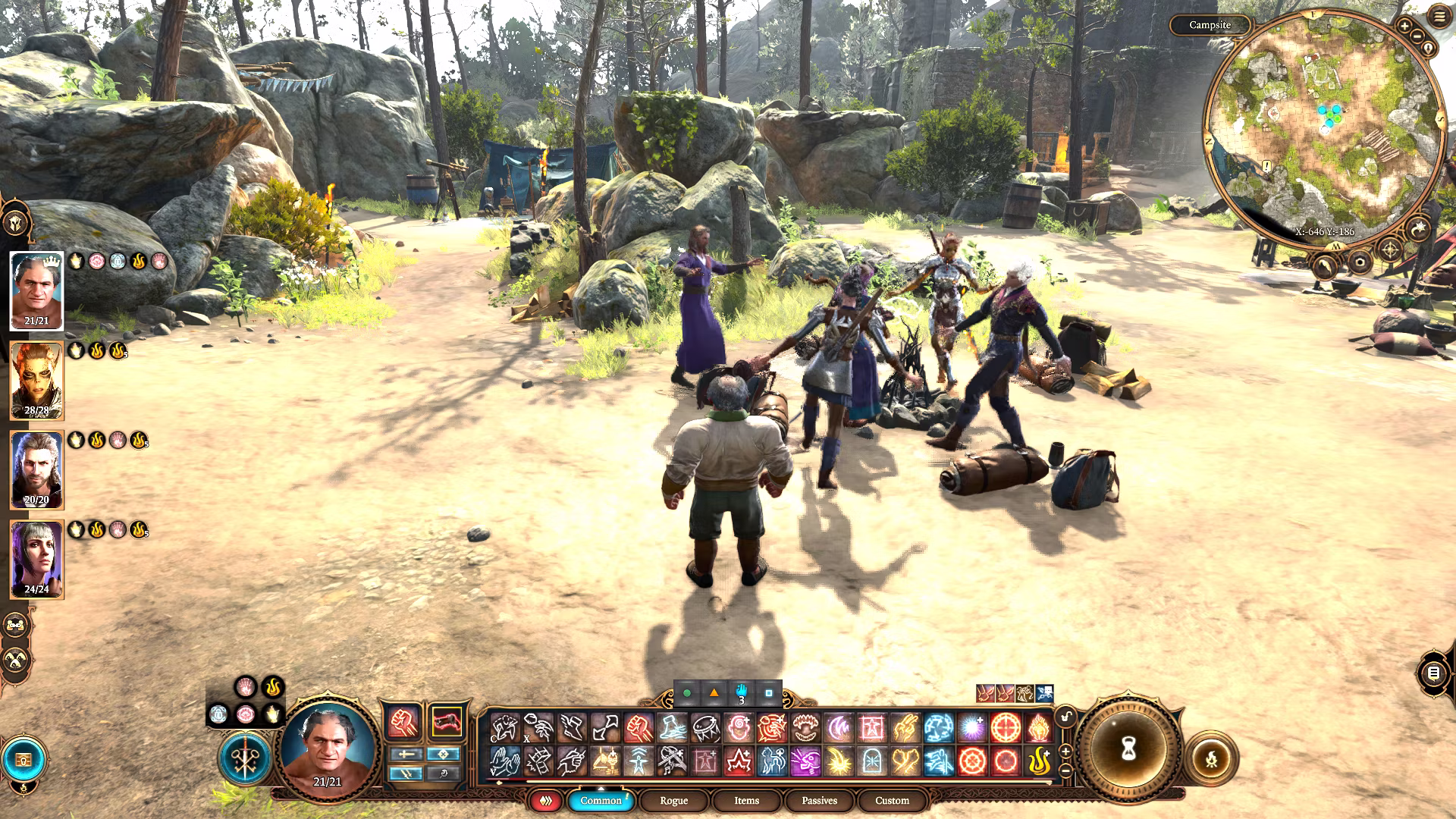Select the active character's large portrait
This screenshot has height=819, width=1456.
[x=328, y=747]
